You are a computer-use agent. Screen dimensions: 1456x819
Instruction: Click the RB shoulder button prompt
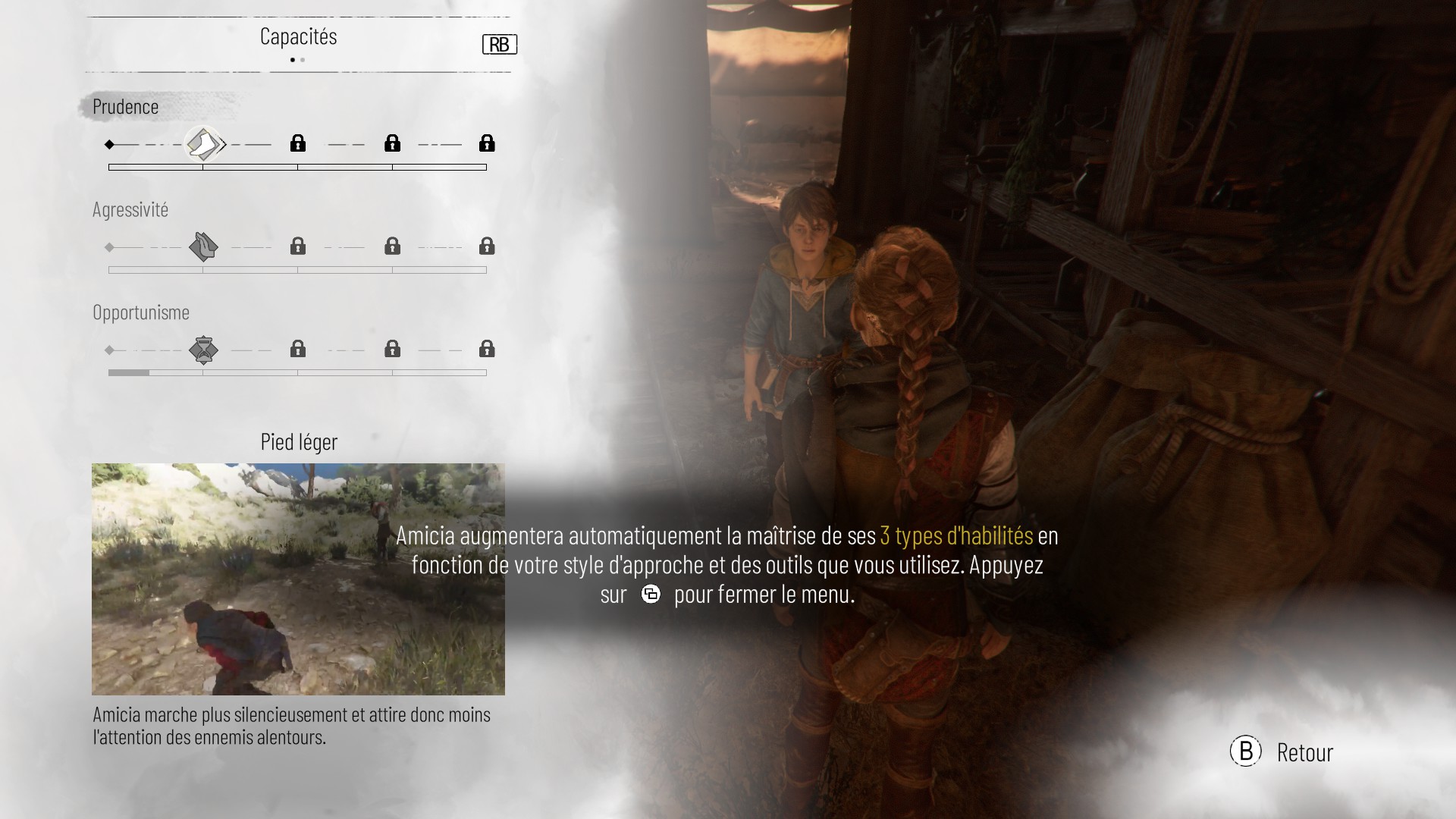click(500, 44)
